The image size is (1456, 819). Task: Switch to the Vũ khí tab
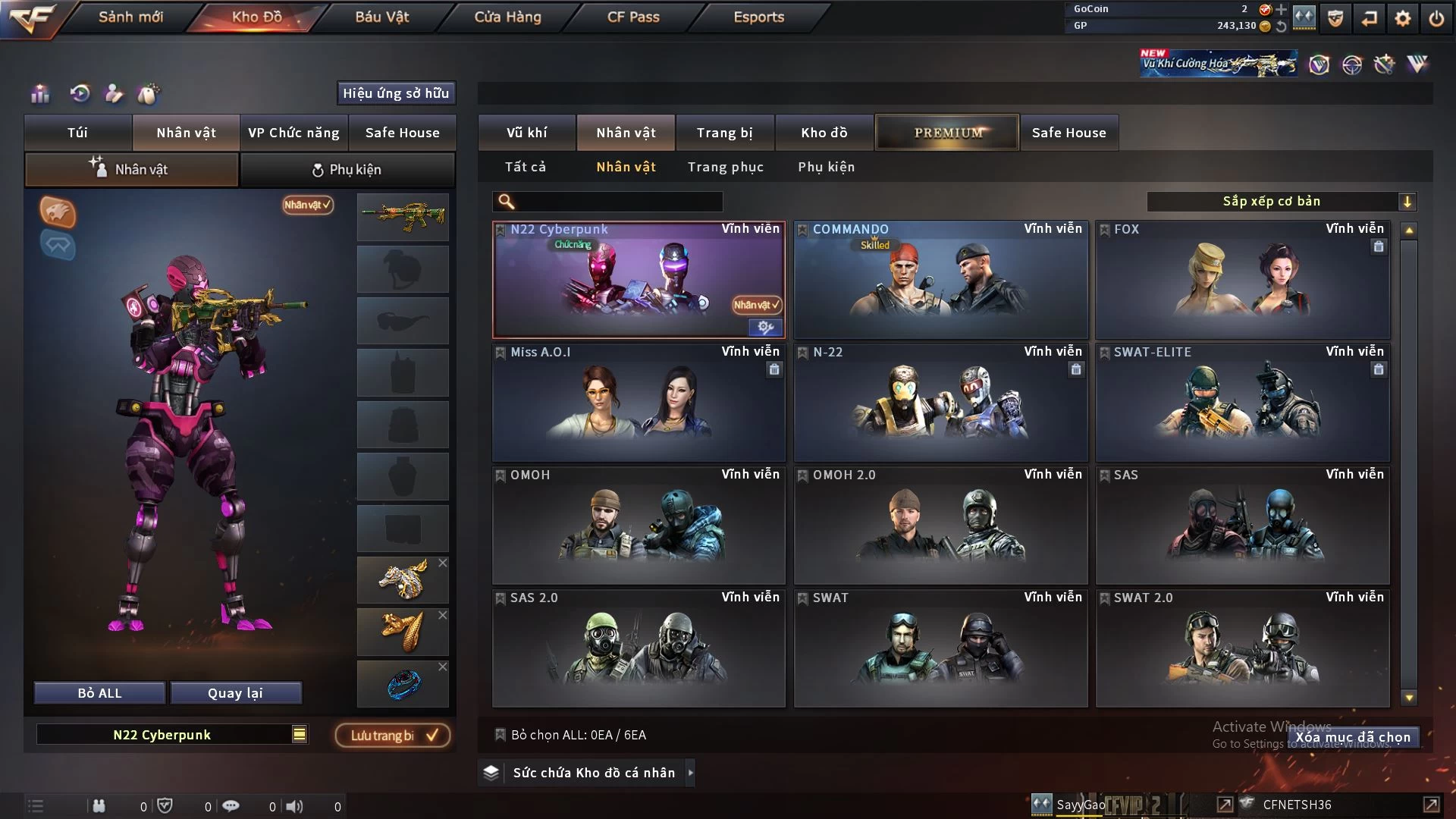(x=526, y=133)
